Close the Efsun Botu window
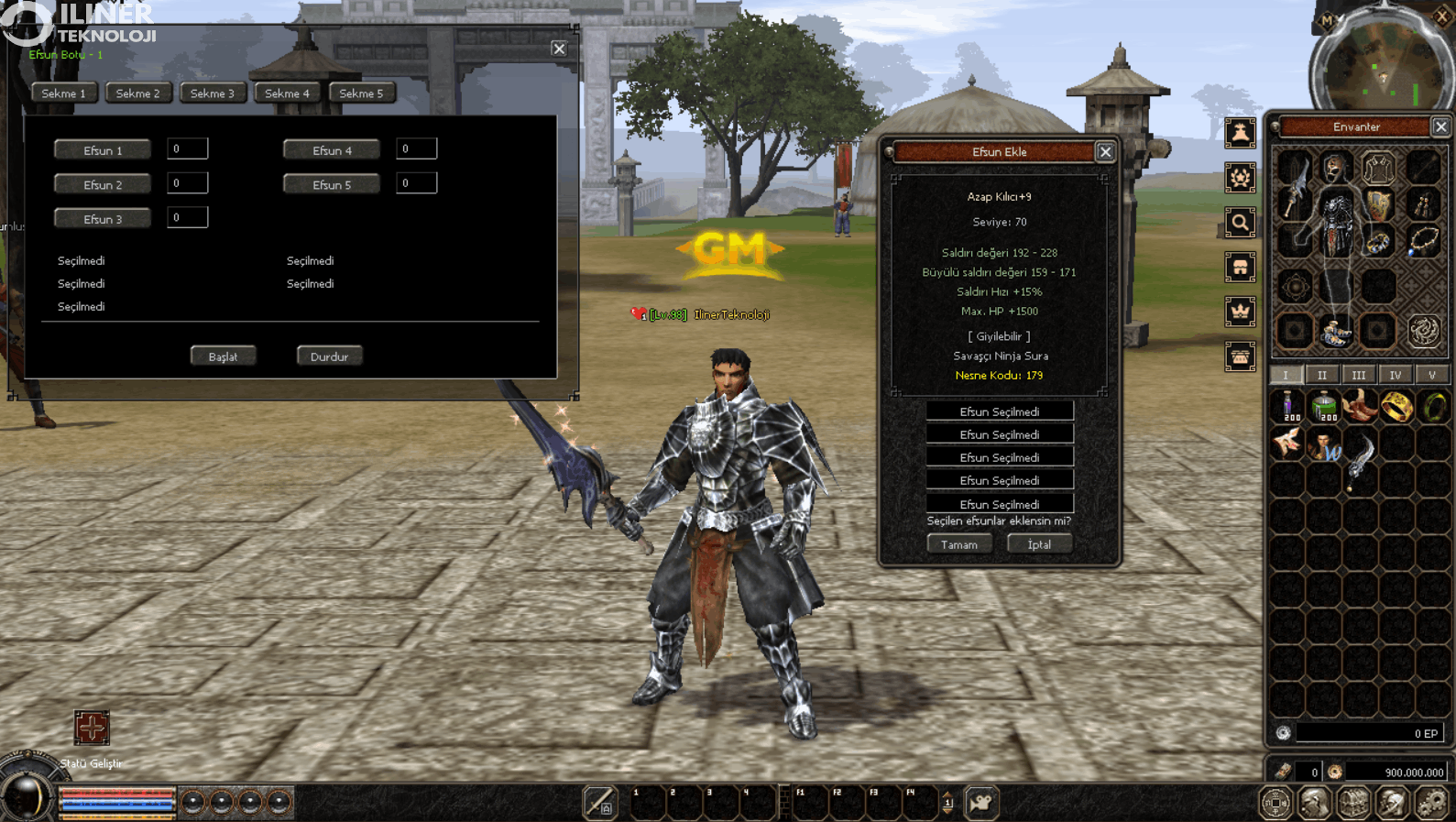 click(559, 49)
